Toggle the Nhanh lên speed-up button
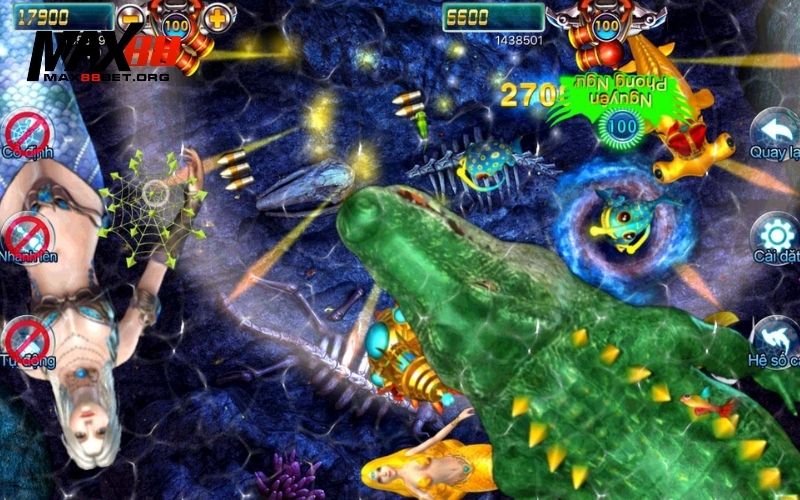The width and height of the screenshot is (800, 500). pyautogui.click(x=27, y=237)
